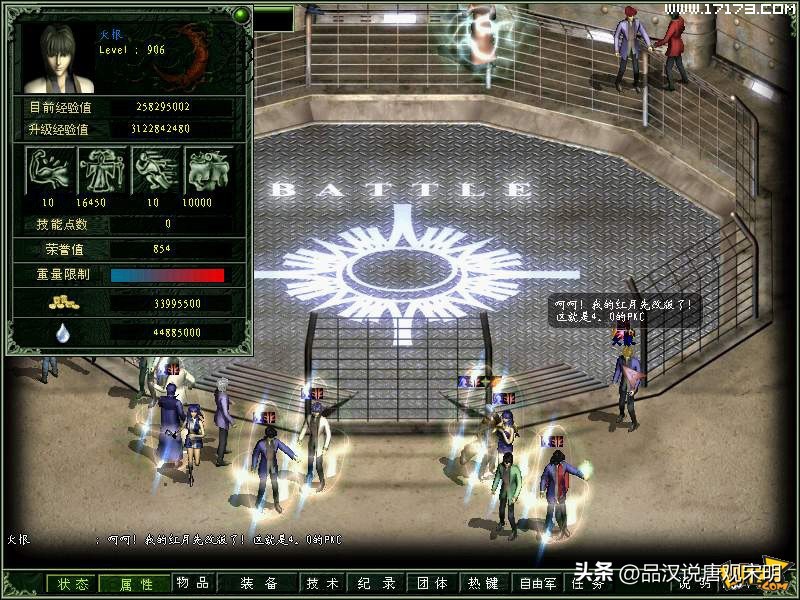800x600 pixels.
Task: Open the 任务 quest menu
Action: click(584, 584)
